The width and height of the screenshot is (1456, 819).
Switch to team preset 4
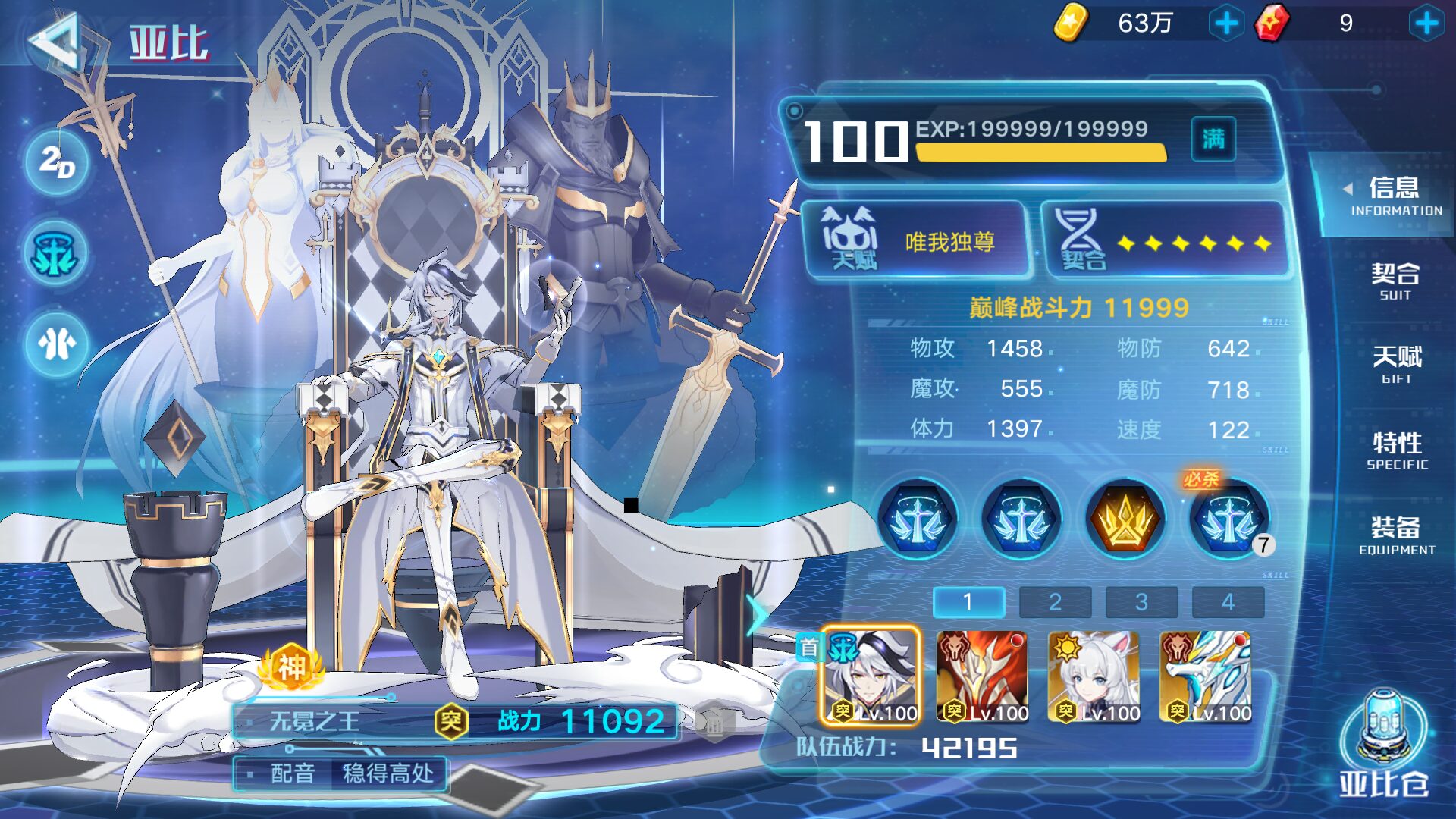(x=1228, y=602)
